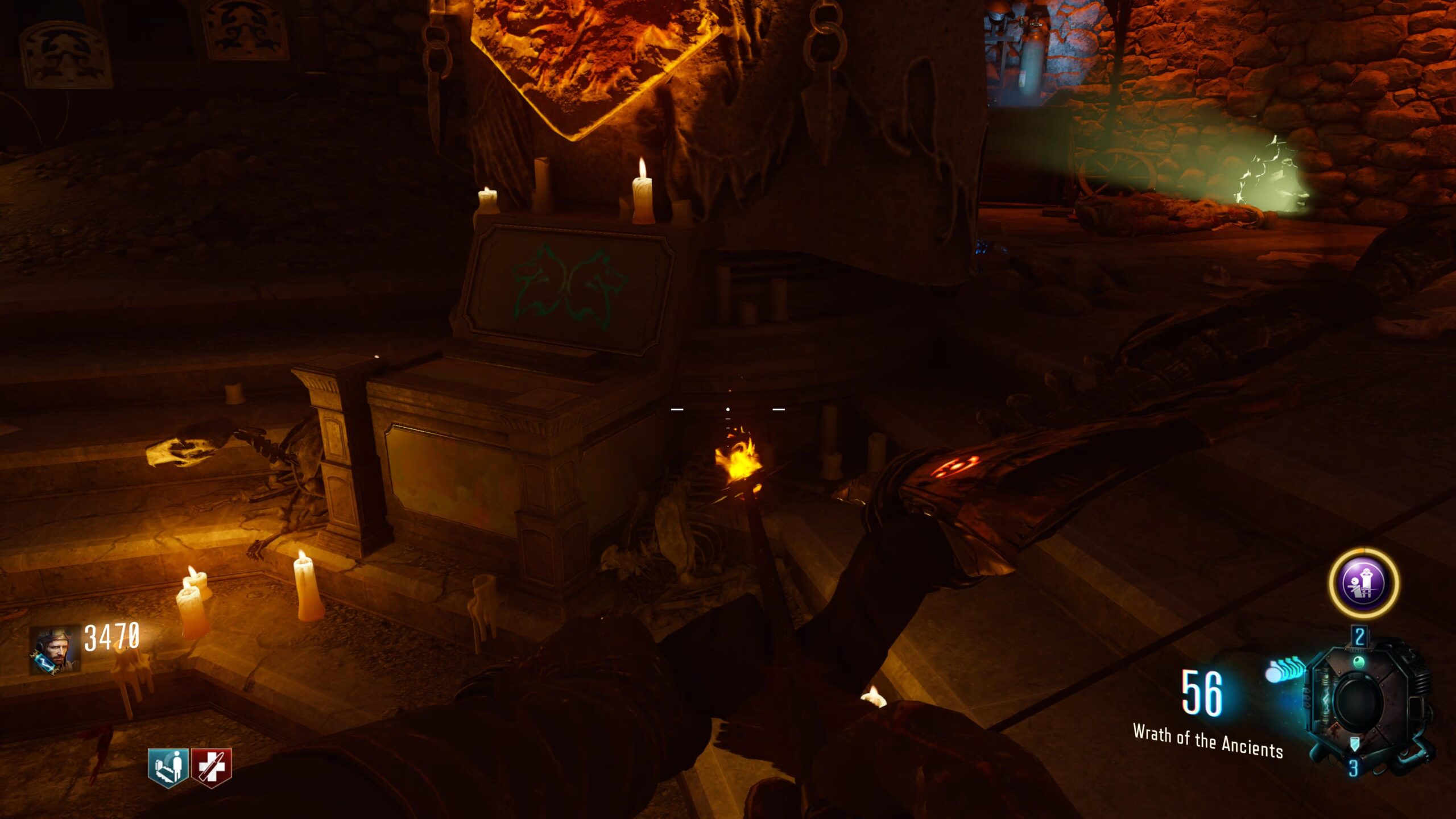Select the pilot character portrait
The width and height of the screenshot is (1456, 819).
(55, 650)
